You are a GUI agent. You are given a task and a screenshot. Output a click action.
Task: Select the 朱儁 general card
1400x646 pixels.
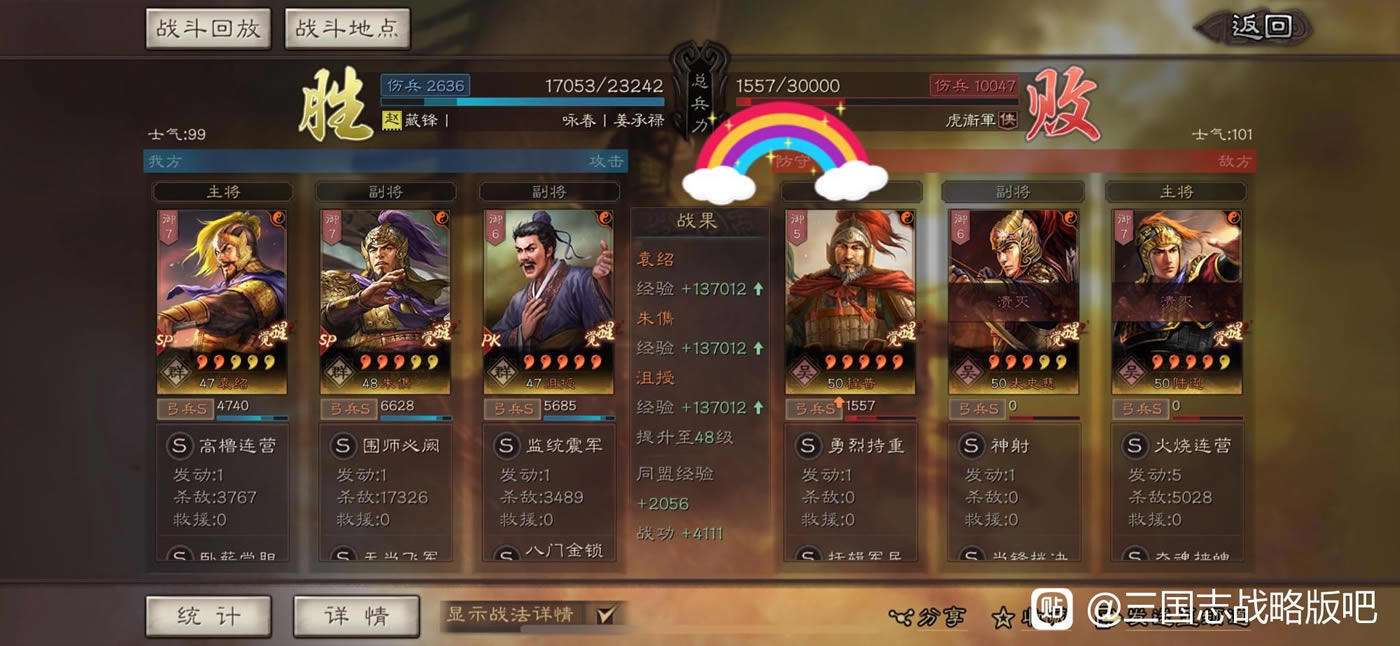click(385, 300)
